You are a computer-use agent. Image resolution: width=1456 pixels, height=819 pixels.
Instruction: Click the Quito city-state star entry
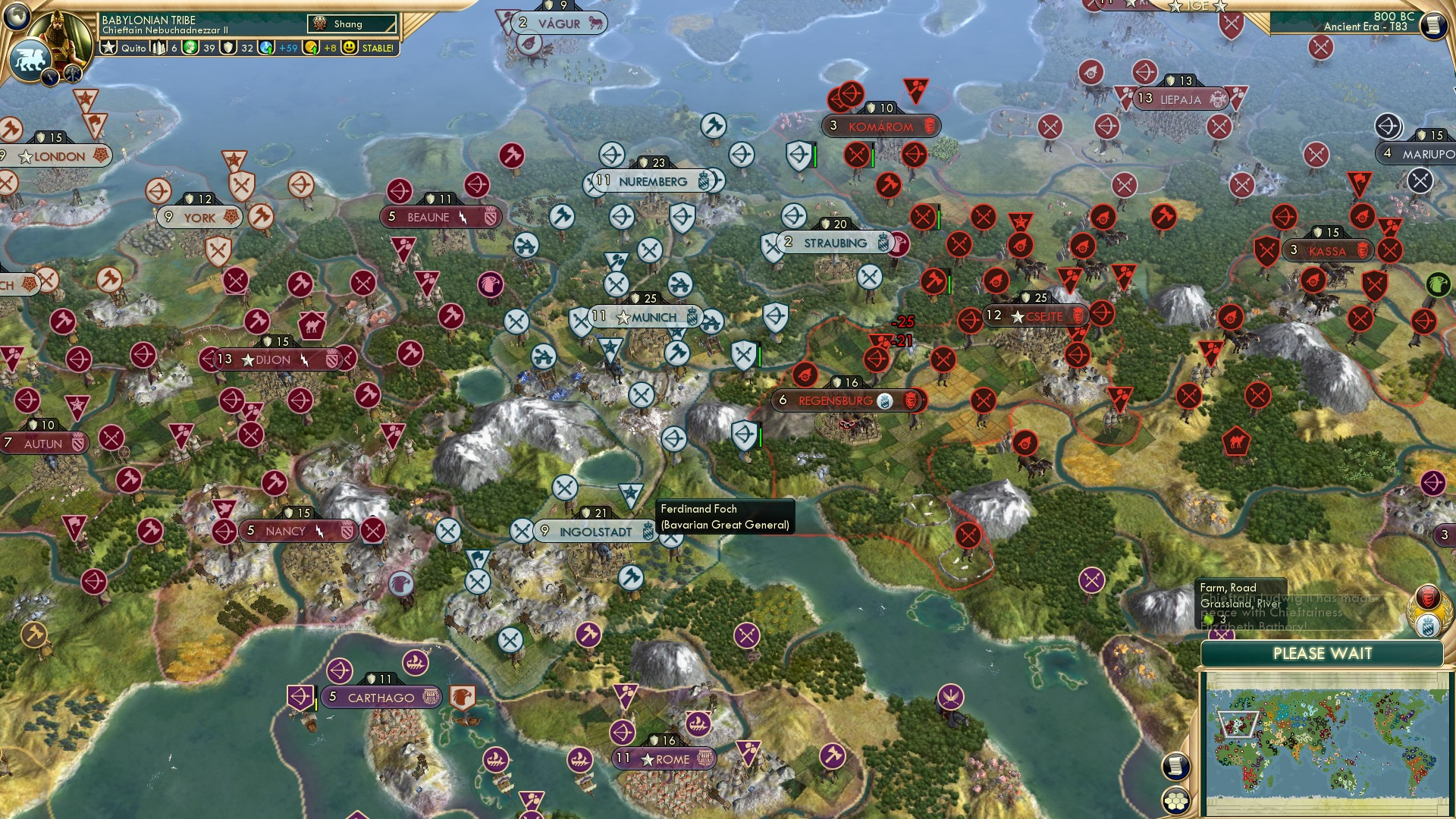click(x=121, y=47)
